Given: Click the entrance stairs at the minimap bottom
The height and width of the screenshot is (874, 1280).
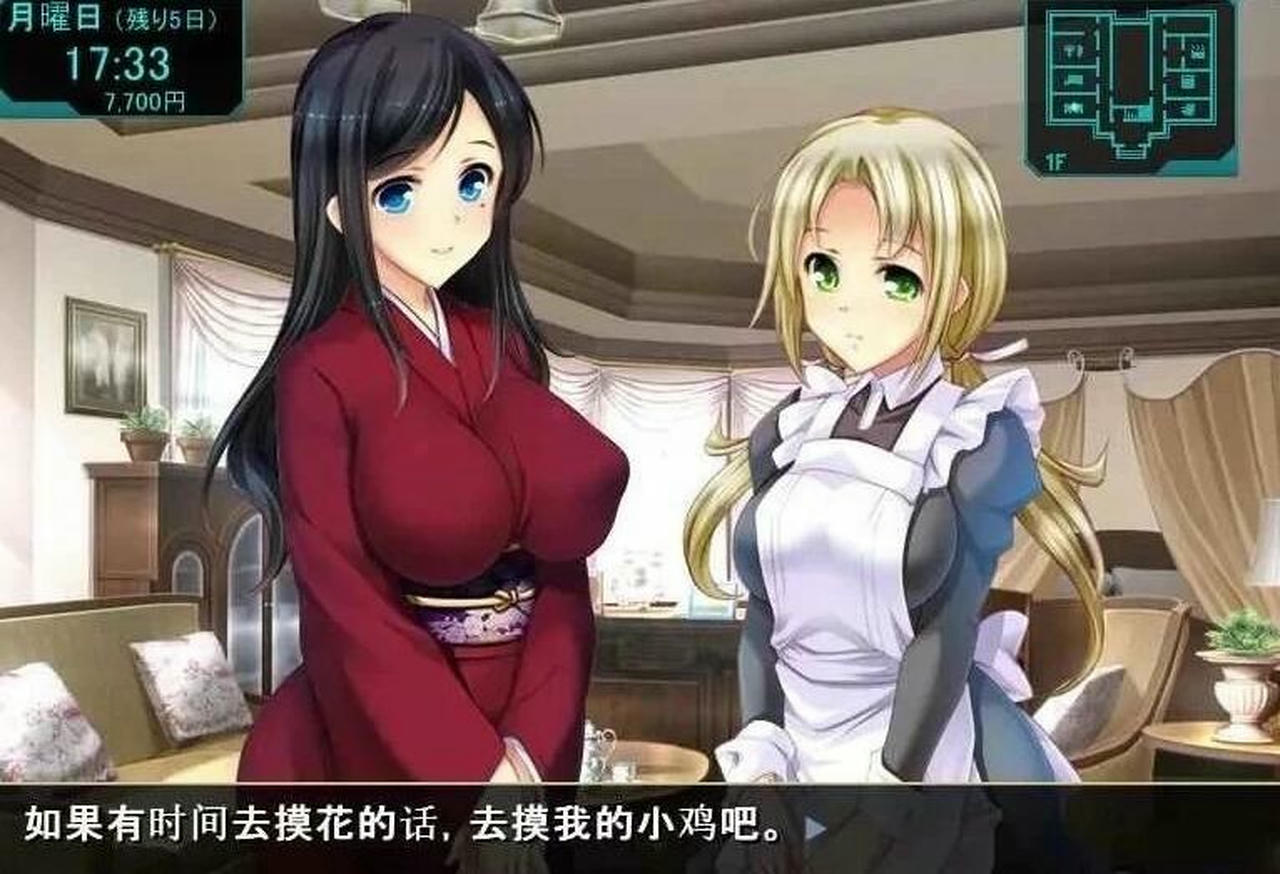Looking at the screenshot, I should (1131, 152).
